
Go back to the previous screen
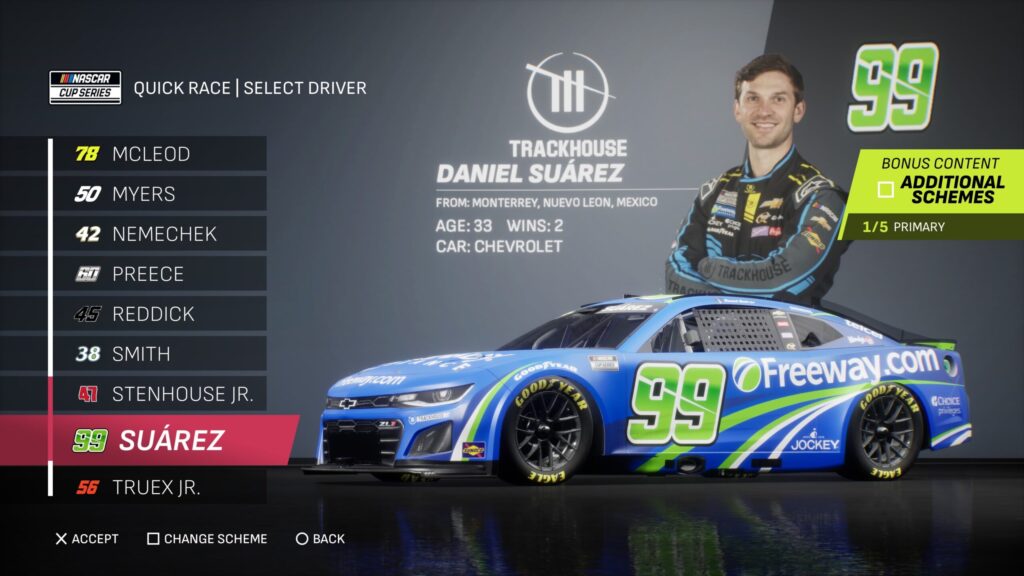pos(320,539)
